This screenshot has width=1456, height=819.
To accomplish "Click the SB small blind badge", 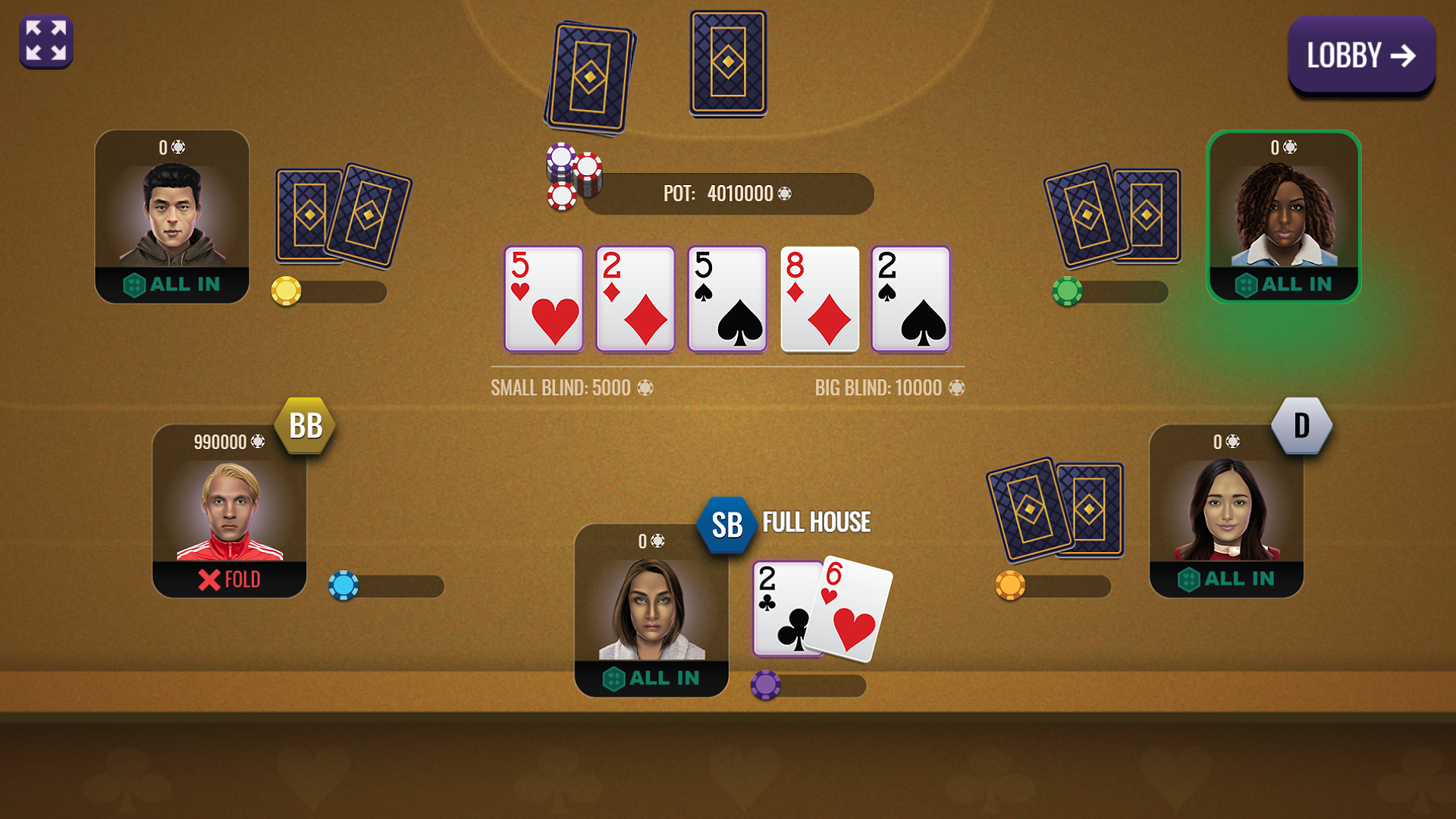I will [x=726, y=524].
